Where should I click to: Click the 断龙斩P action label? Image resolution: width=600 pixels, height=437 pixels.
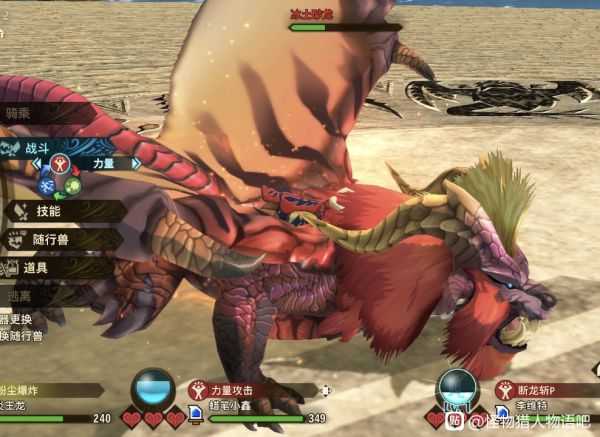pyautogui.click(x=537, y=391)
